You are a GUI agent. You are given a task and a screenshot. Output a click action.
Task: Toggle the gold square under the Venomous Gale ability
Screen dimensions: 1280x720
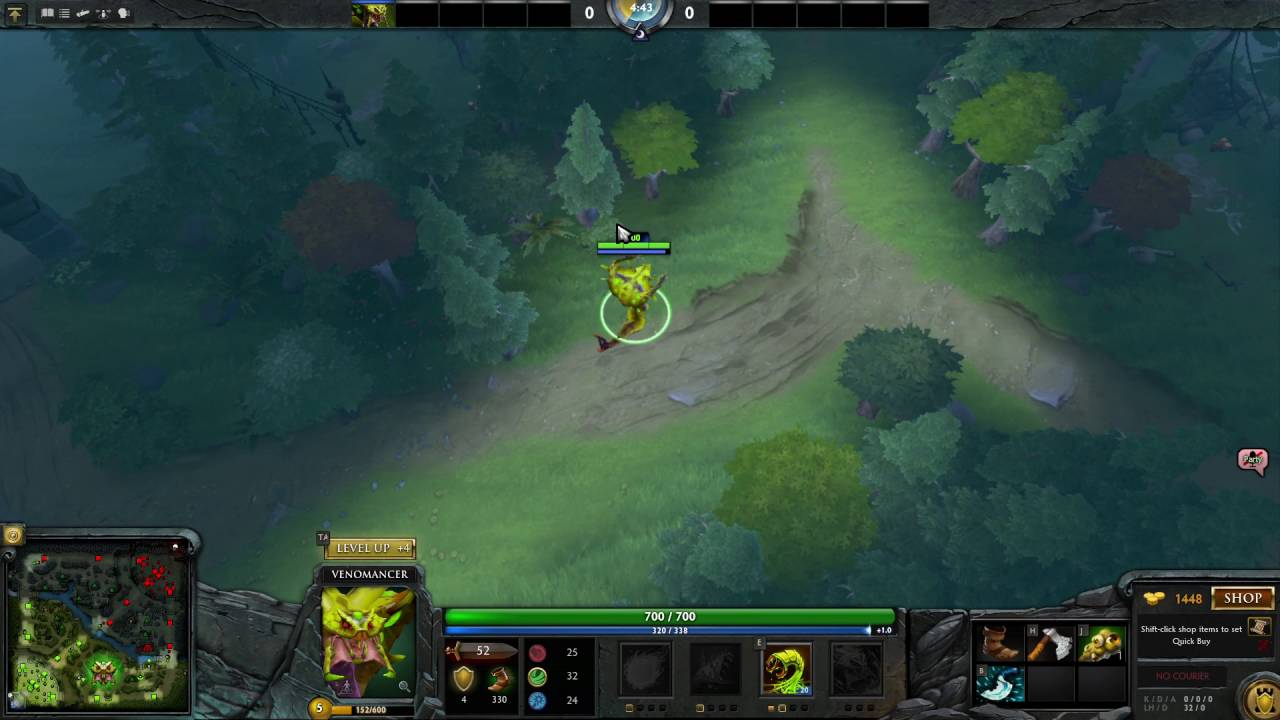(x=629, y=708)
